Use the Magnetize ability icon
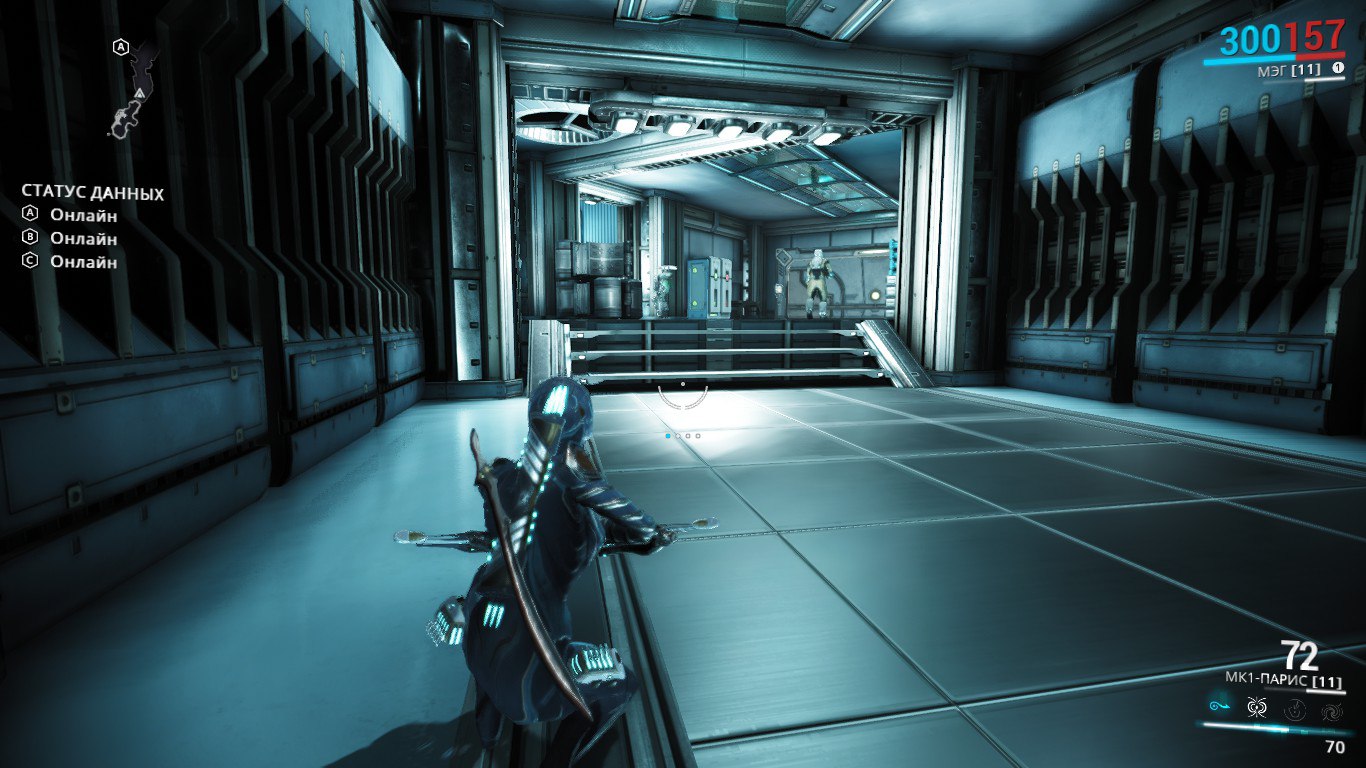 coord(1258,708)
